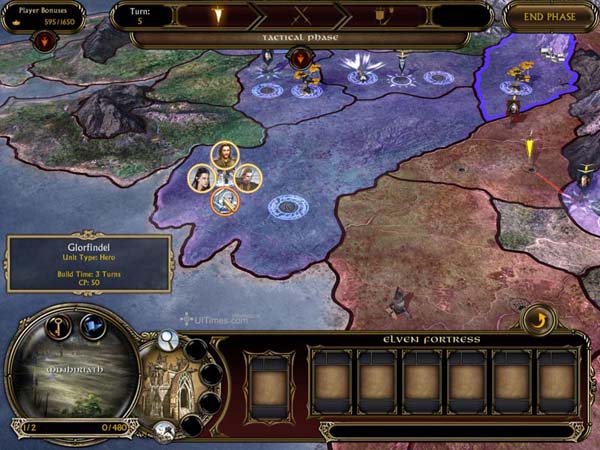Choose the top blond hero portrait
This screenshot has height=450, width=600.
click(224, 155)
